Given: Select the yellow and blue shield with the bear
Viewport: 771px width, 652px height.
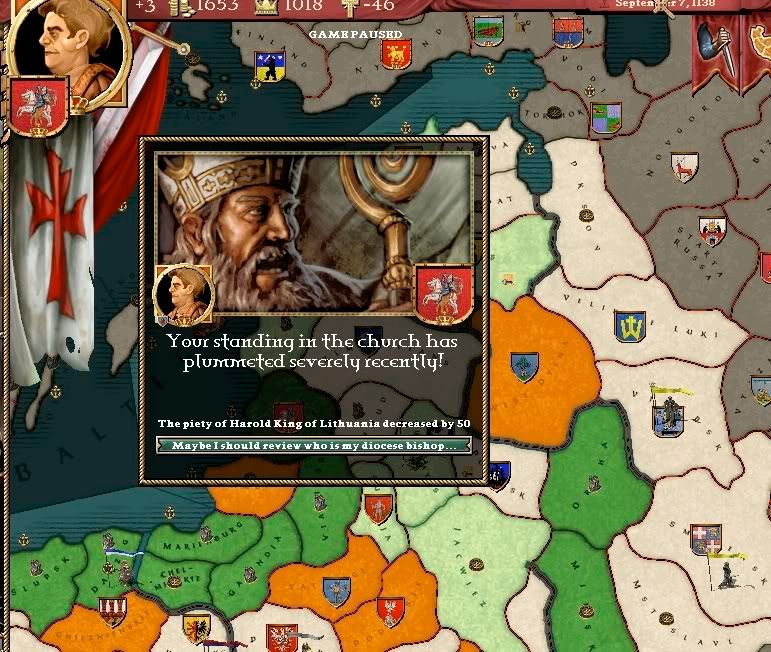Looking at the screenshot, I should [268, 67].
